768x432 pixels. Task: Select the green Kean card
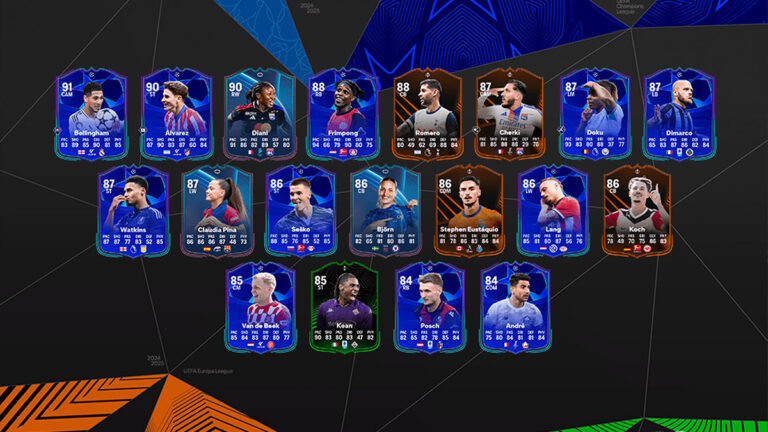(x=344, y=307)
